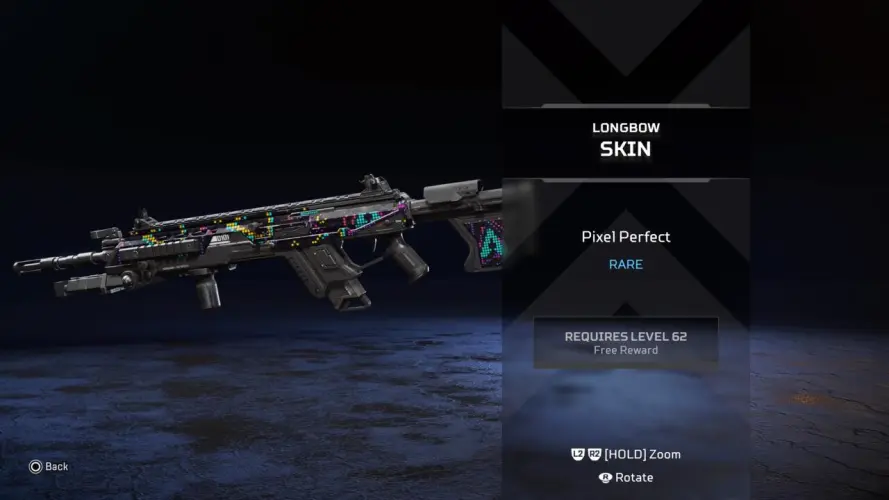Screen dimensions: 889x500
Task: Go back using the Back option
Action: click(49, 466)
